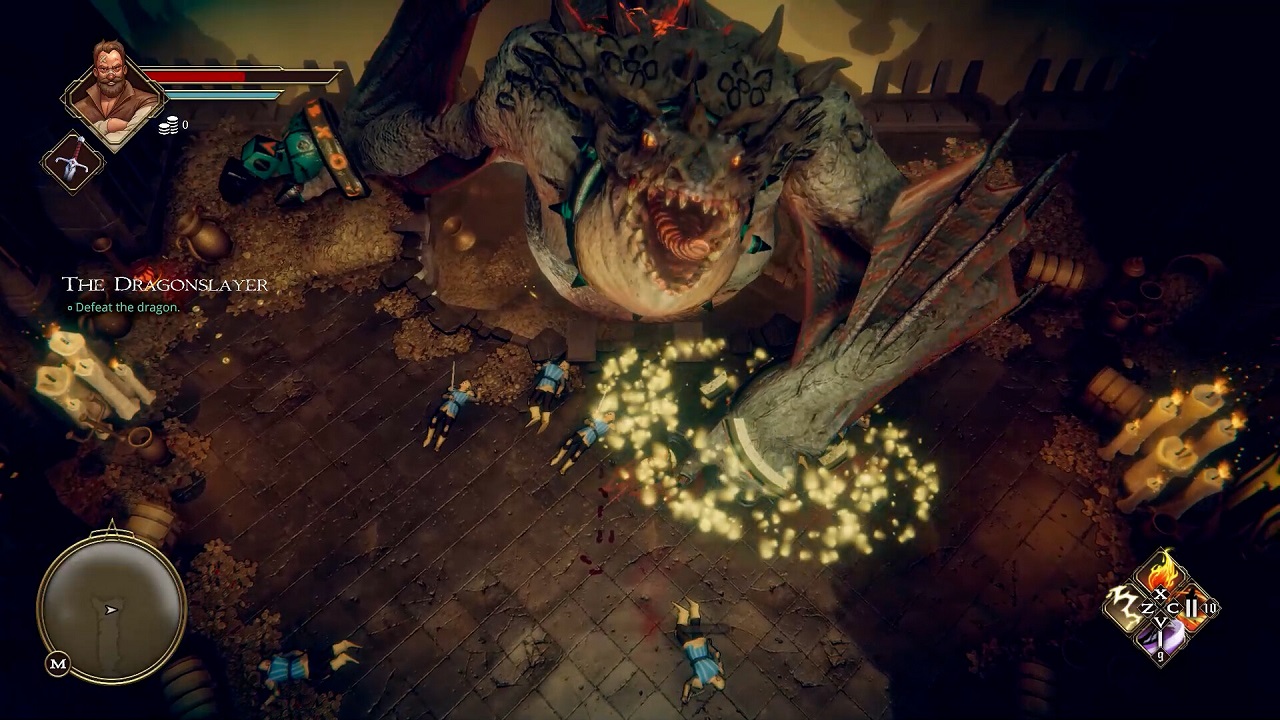The width and height of the screenshot is (1280, 720).
Task: Cast the lightning bolt ability
Action: tap(1127, 607)
